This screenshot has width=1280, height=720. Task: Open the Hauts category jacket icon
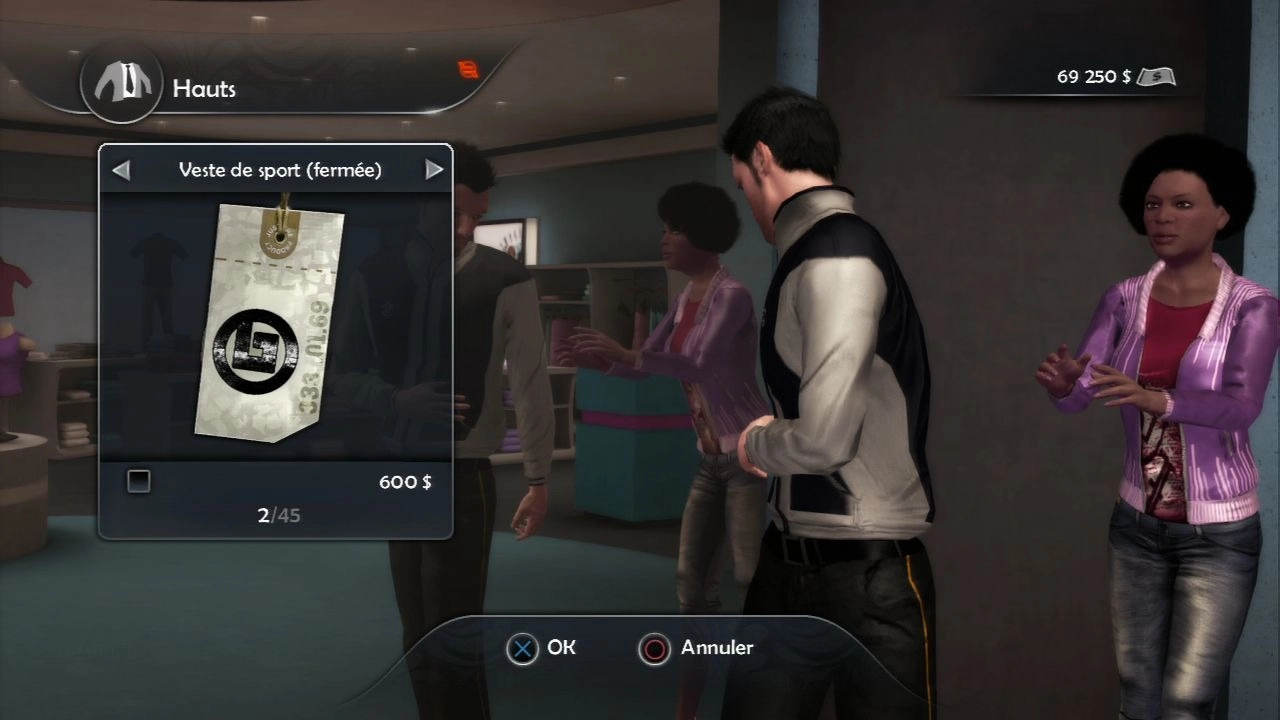coord(121,84)
